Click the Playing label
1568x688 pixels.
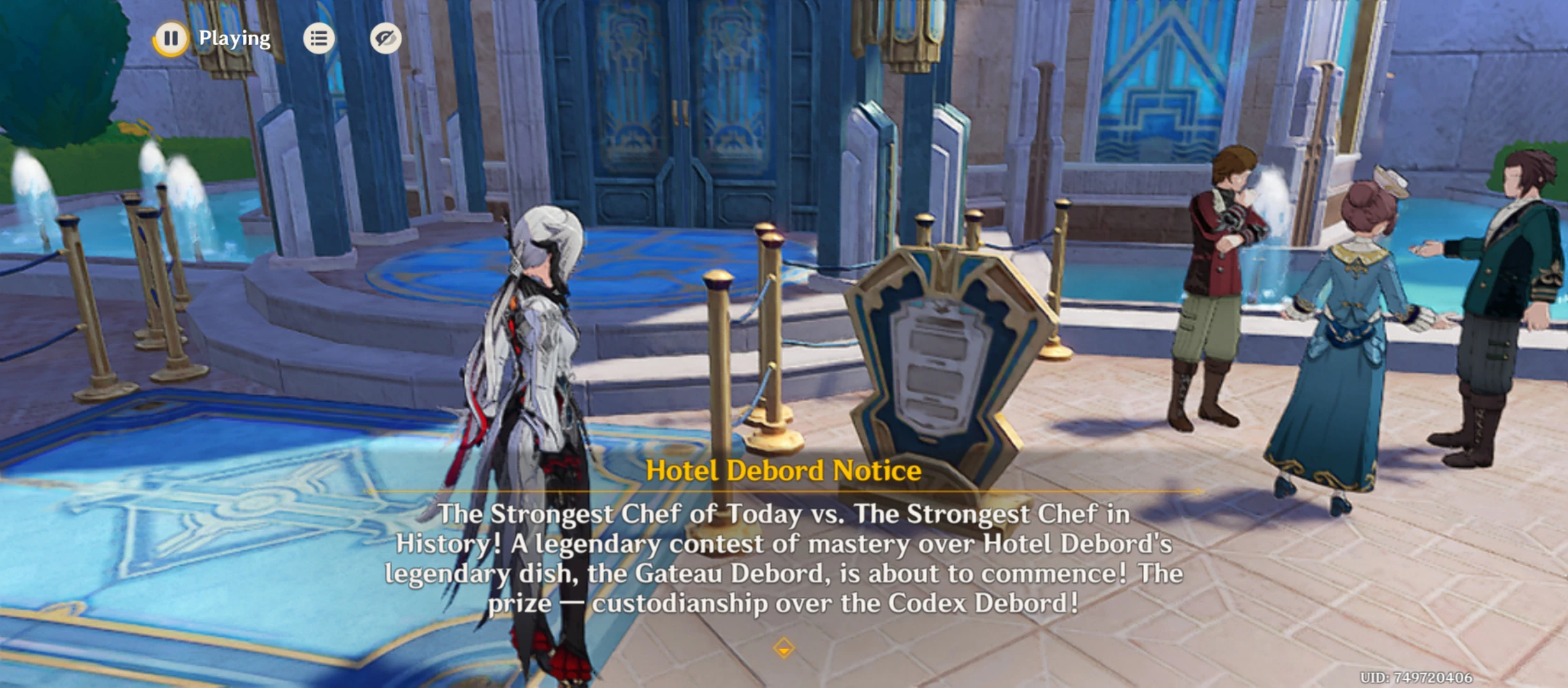(x=233, y=39)
